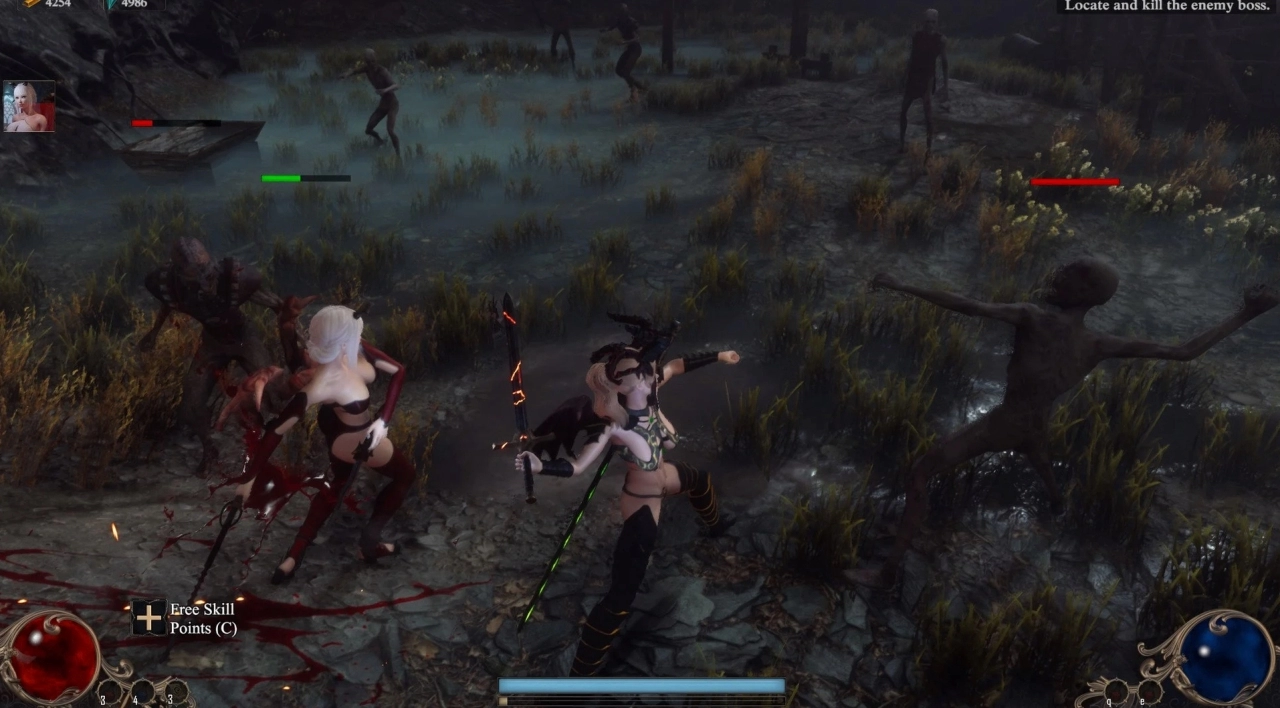The image size is (1280, 708).
Task: Click the enemy boss objective tracker
Action: pos(1167,6)
